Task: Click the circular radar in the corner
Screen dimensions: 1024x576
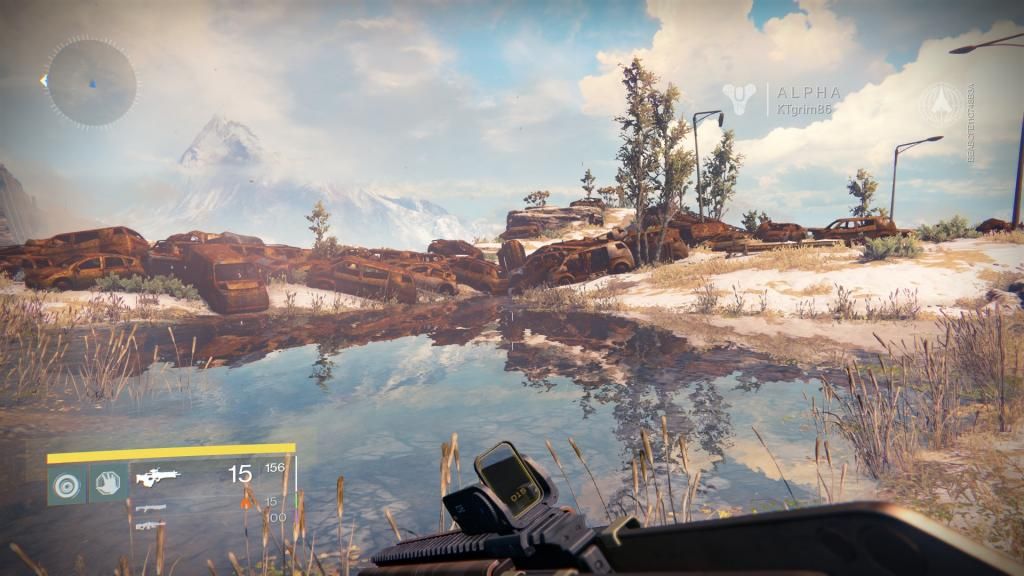Action: point(91,82)
